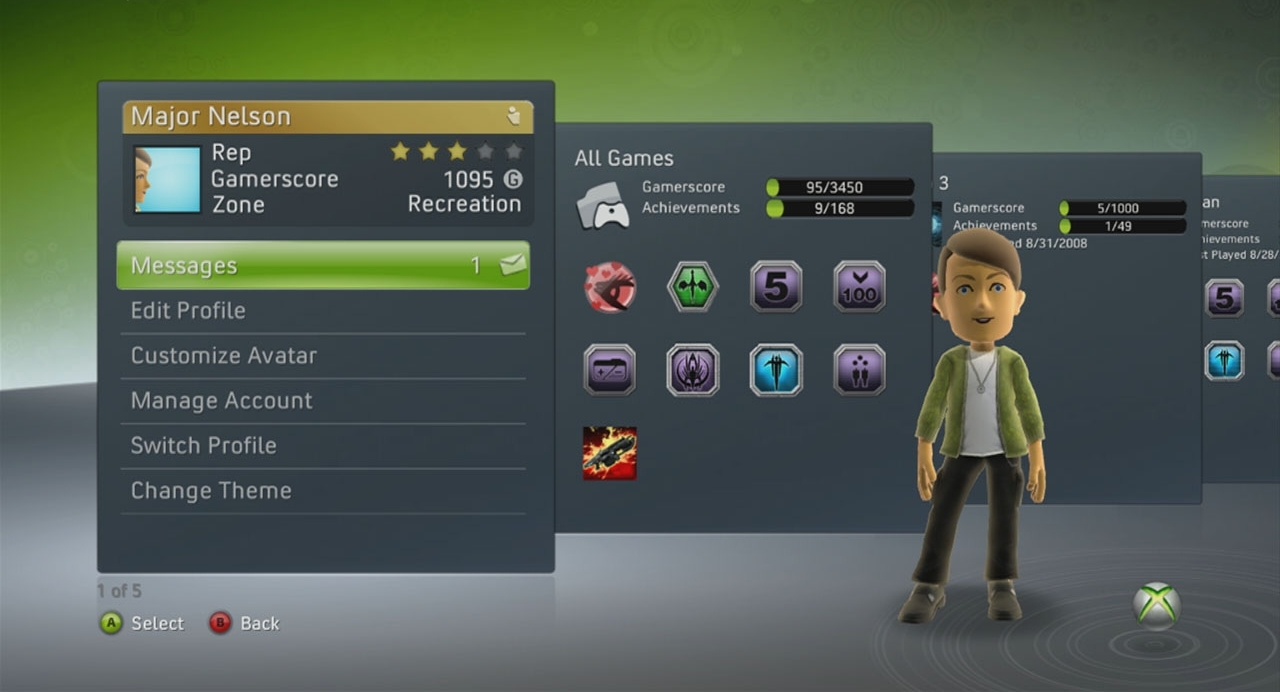
Task: Select the green hexagon achievement icon
Action: (x=693, y=287)
